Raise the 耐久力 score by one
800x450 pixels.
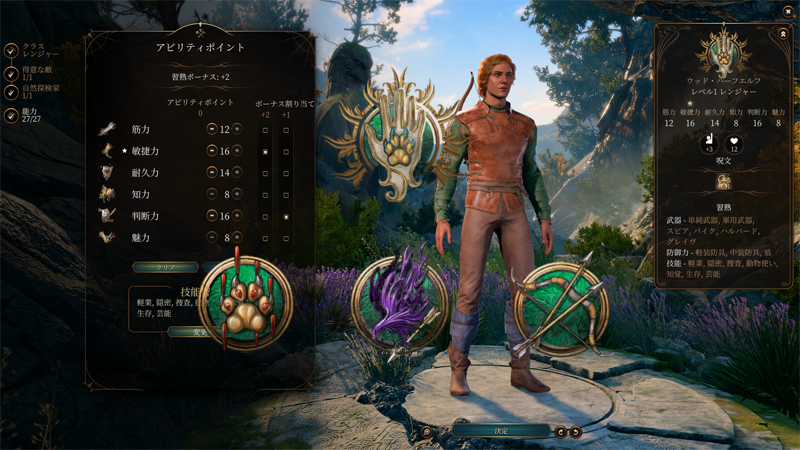pos(237,172)
